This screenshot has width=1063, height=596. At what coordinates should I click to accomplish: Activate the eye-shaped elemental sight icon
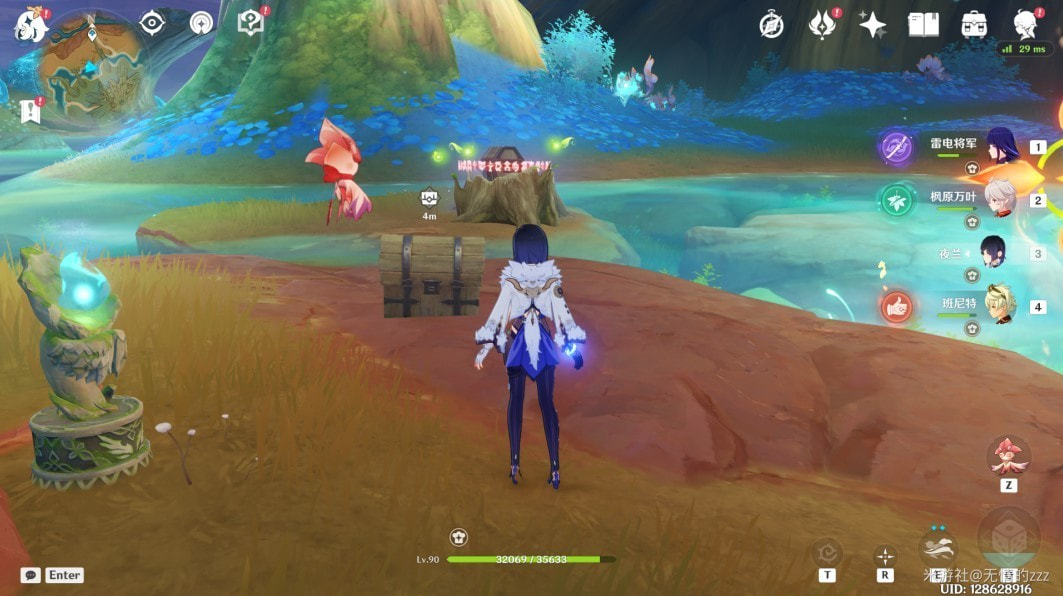tap(152, 23)
